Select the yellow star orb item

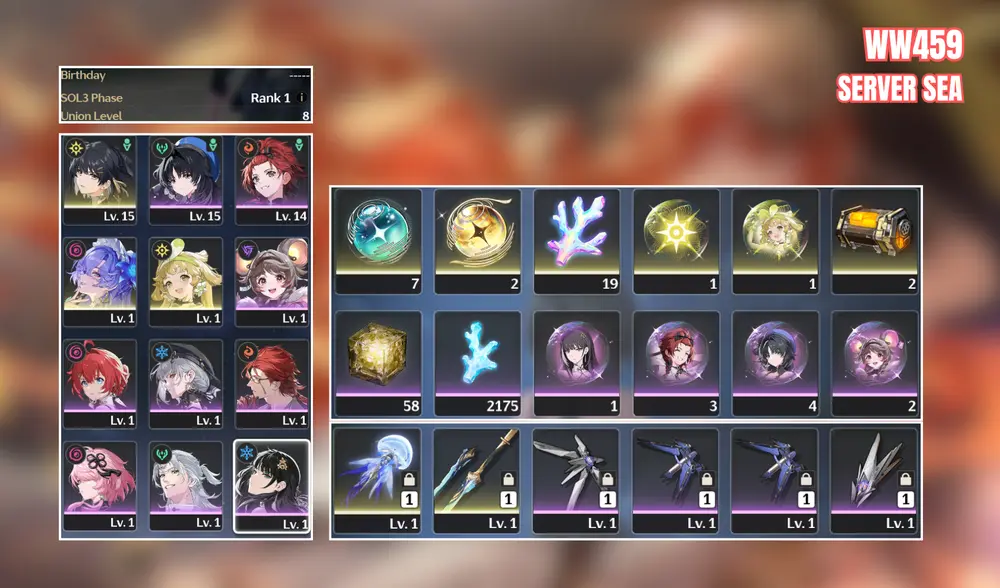pos(676,240)
